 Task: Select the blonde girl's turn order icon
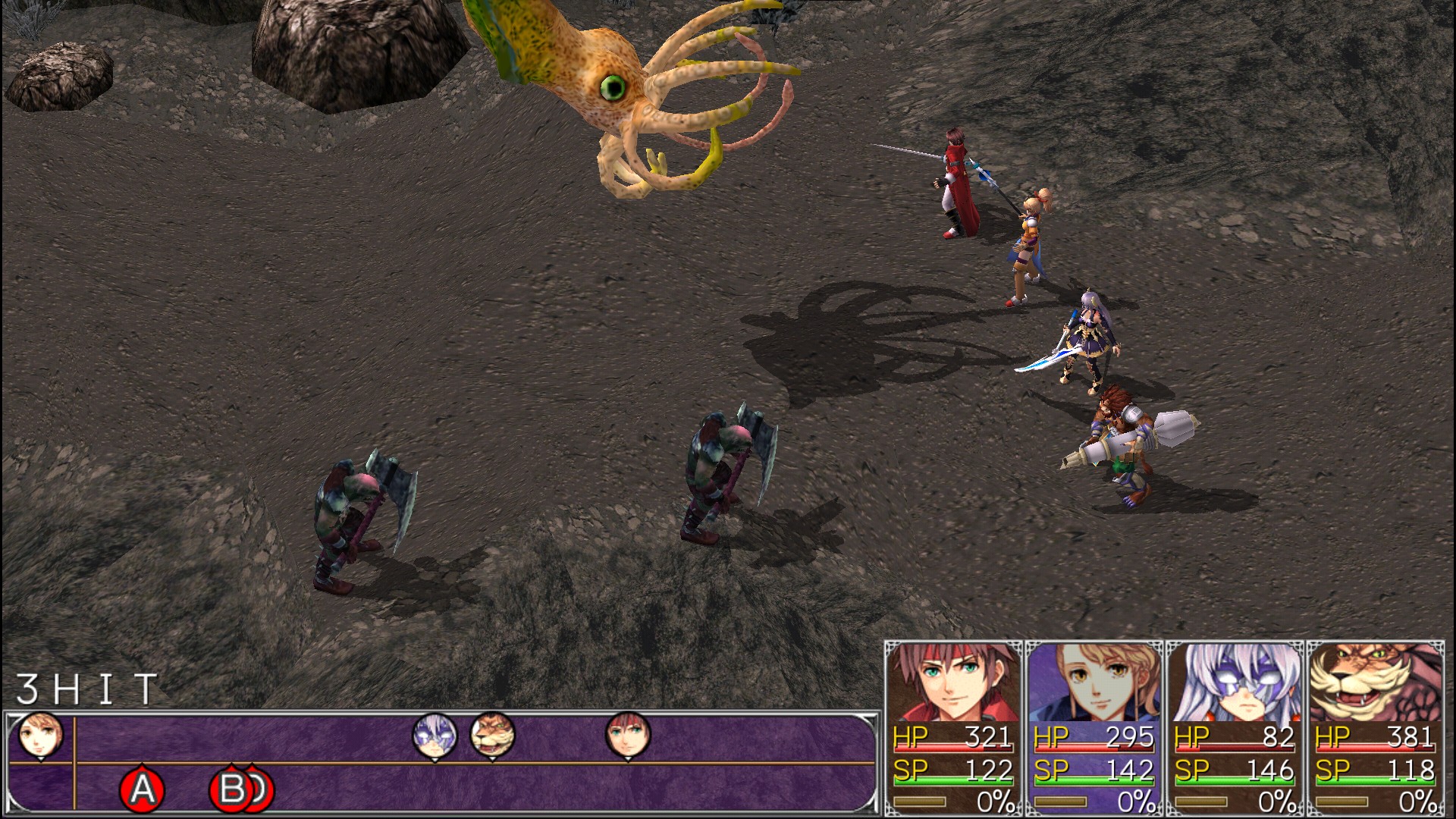point(40,735)
